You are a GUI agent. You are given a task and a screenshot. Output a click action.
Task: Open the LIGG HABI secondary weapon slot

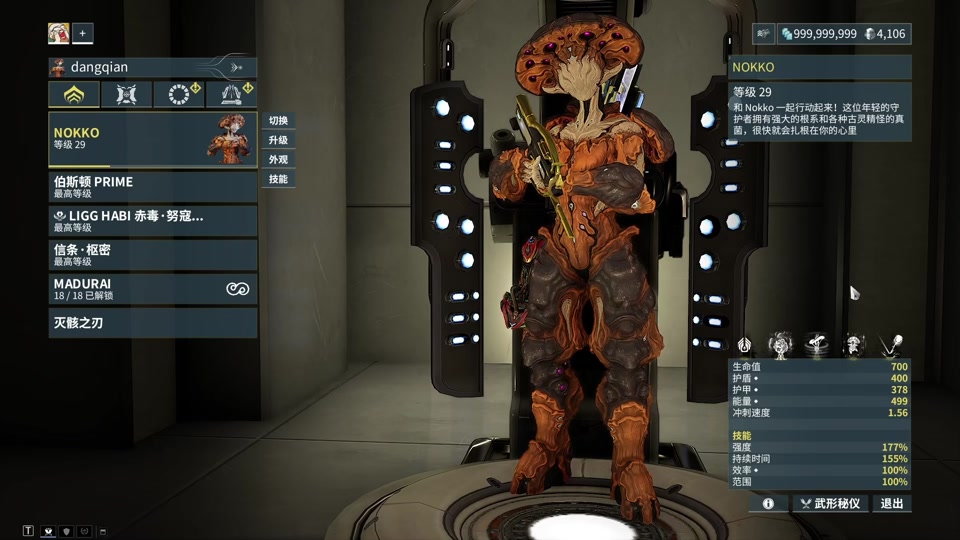tap(152, 221)
